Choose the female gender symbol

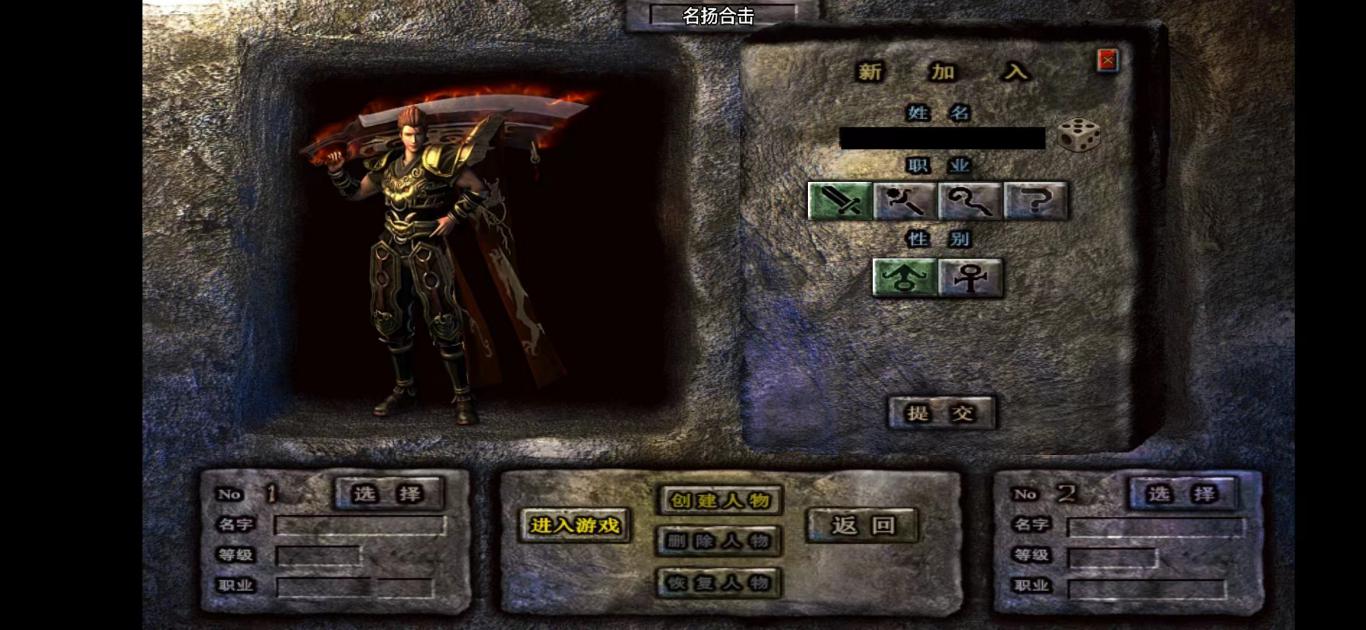tap(970, 278)
